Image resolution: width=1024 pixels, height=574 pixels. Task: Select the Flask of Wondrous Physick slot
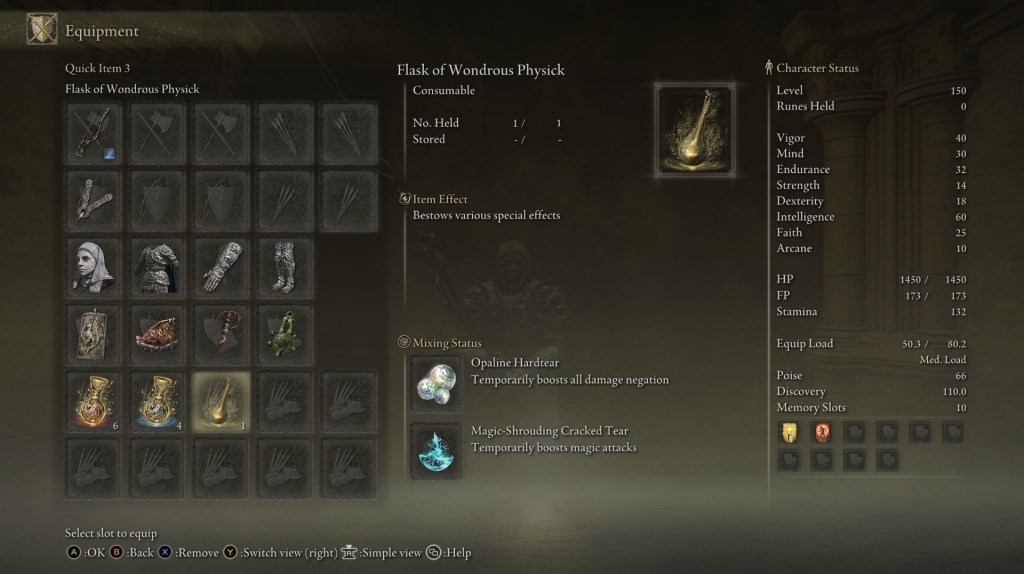click(221, 398)
